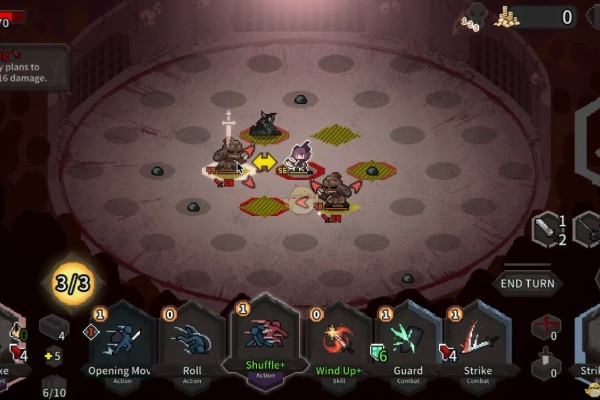The width and height of the screenshot is (600, 400).
Task: Click the yellow hatched tile above the hero
Action: point(336,133)
